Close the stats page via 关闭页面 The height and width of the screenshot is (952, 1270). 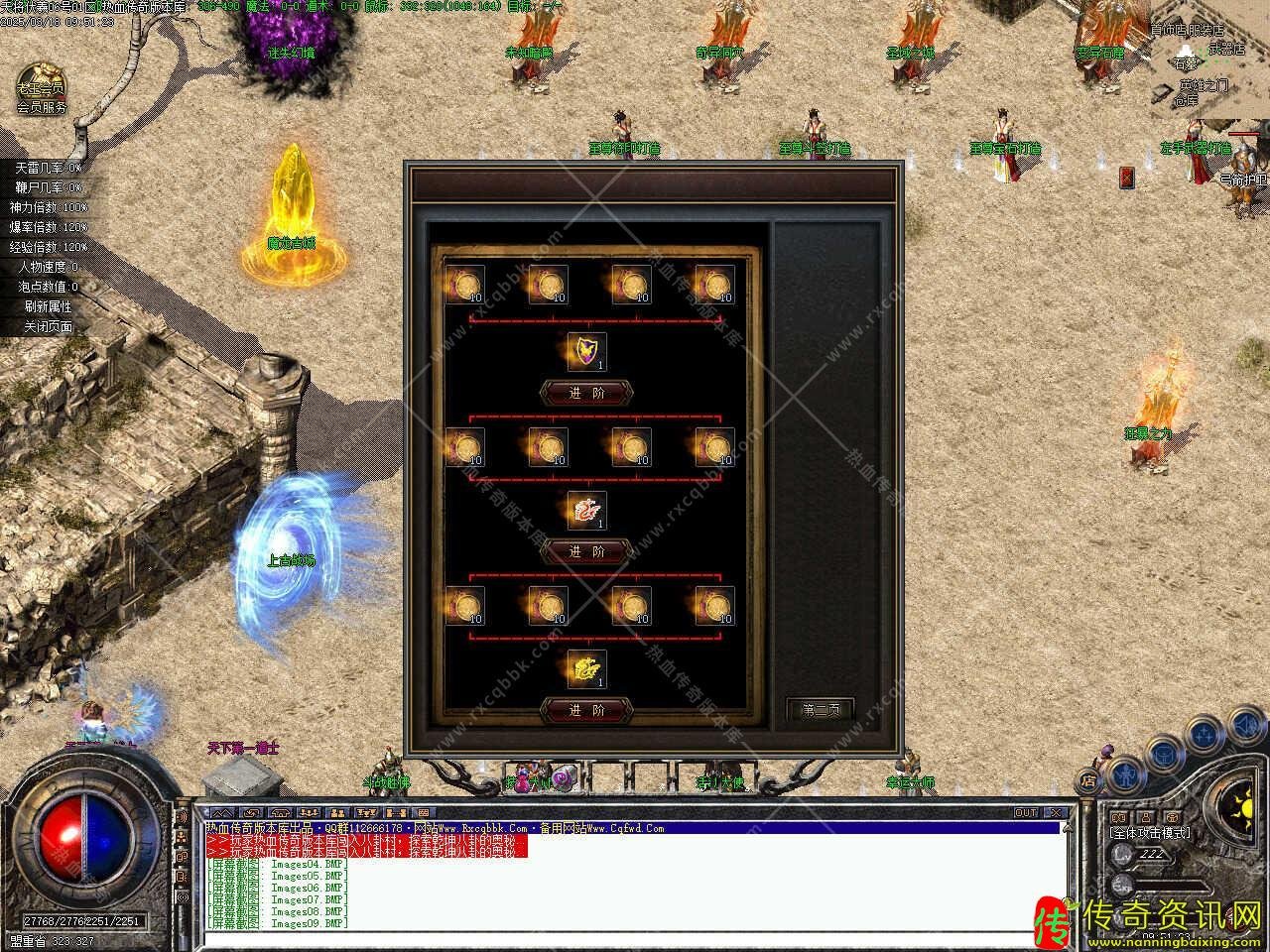click(49, 326)
